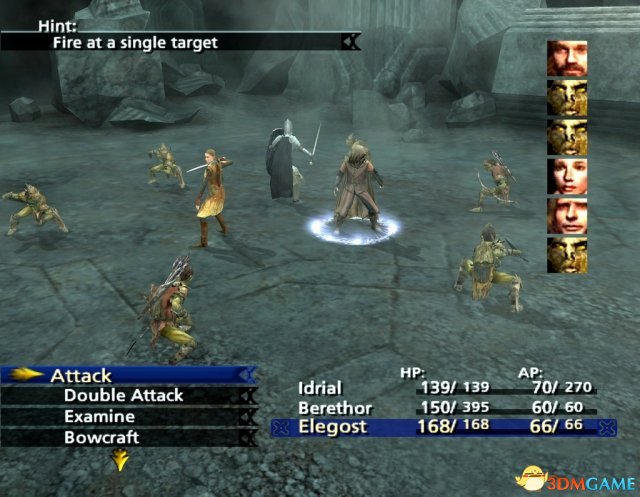Click the gold down arrow below the commands

121,460
